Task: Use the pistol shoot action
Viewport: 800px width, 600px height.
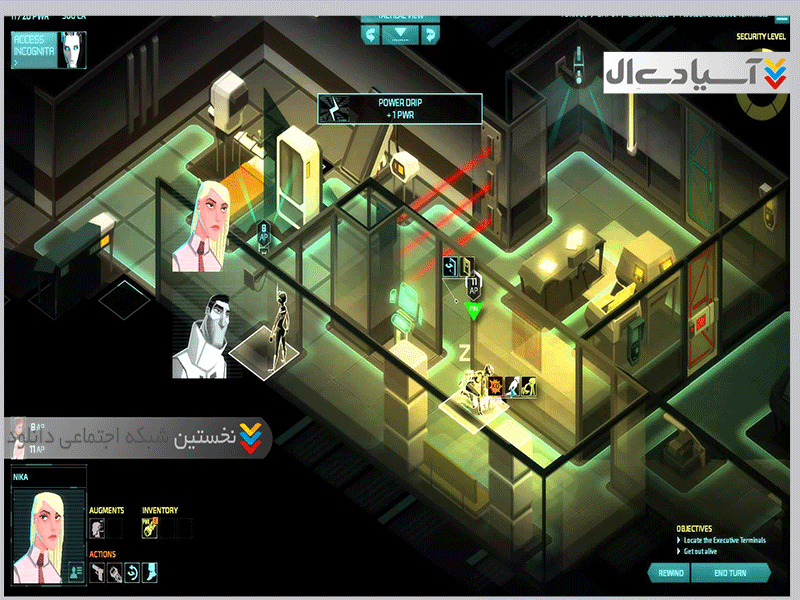Action: 98,572
